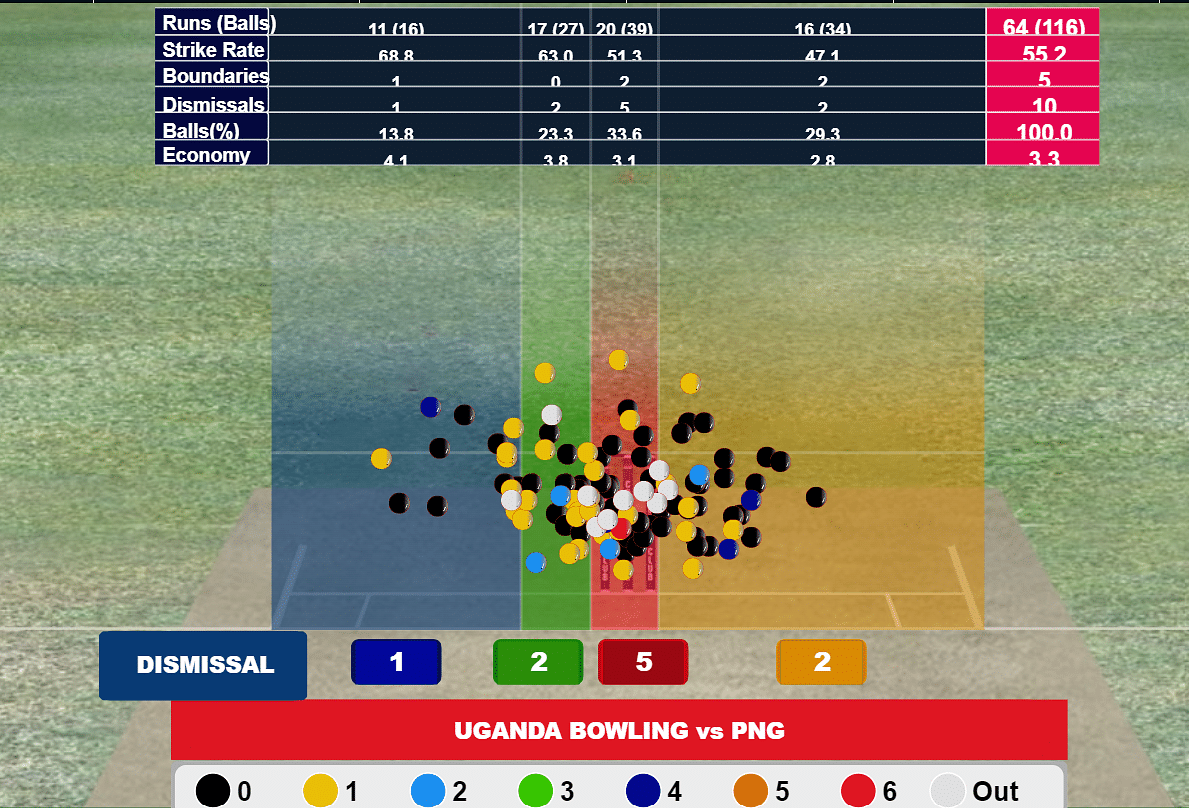This screenshot has width=1189, height=808.
Task: Select the red dismissal box showing 5
Action: click(x=643, y=662)
